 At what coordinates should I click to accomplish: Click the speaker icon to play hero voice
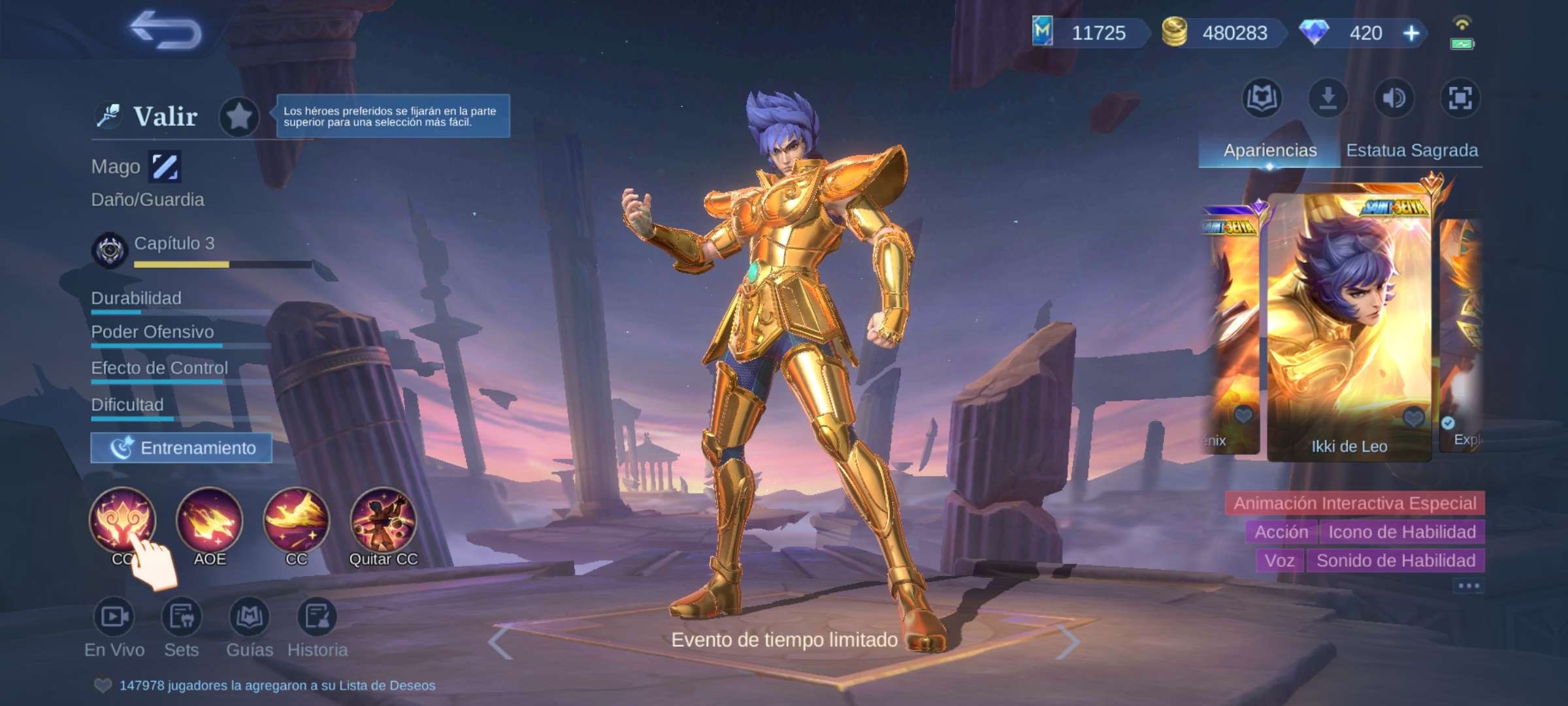1394,98
